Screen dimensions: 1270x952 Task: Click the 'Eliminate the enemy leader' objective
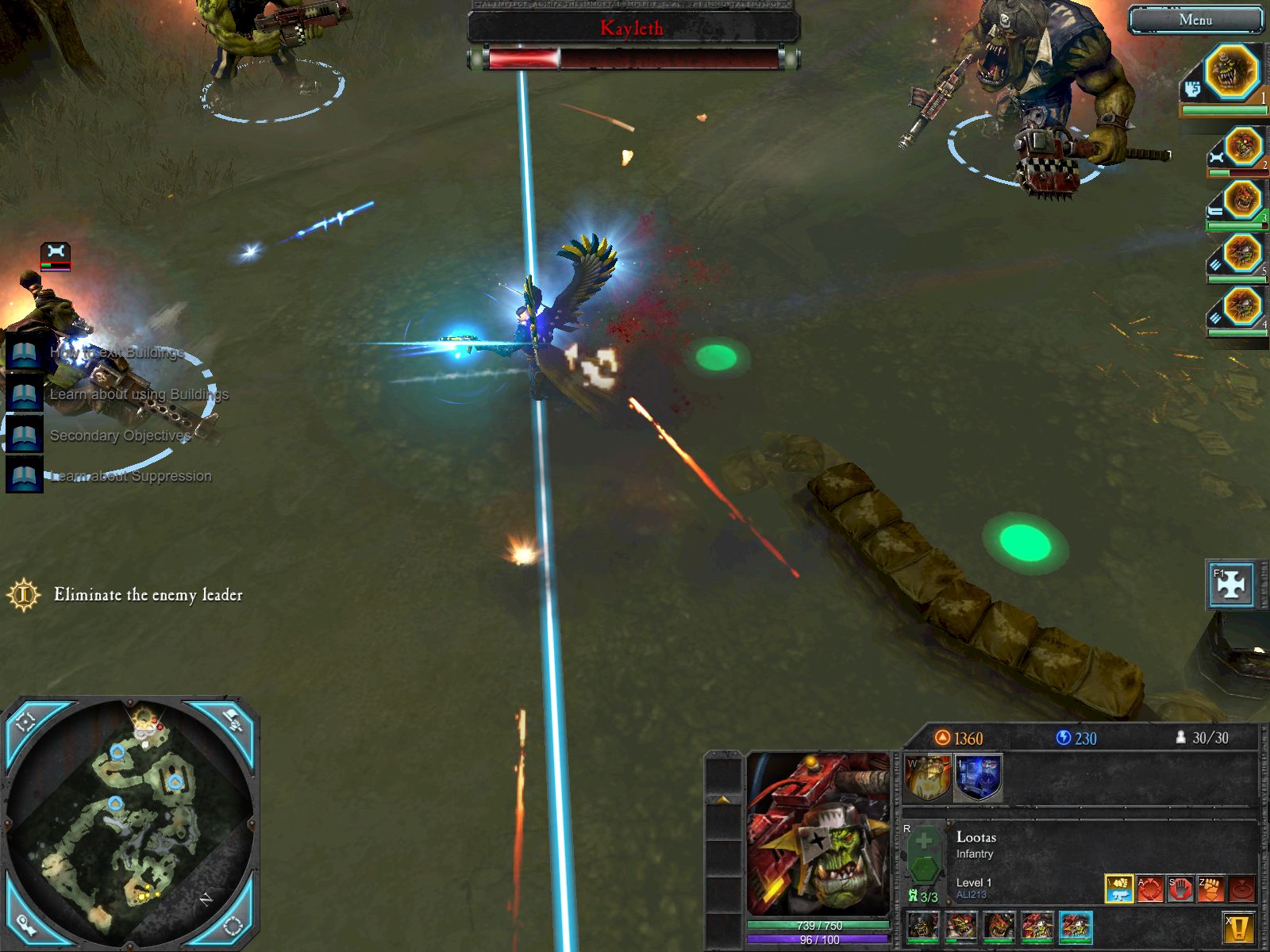coord(148,594)
